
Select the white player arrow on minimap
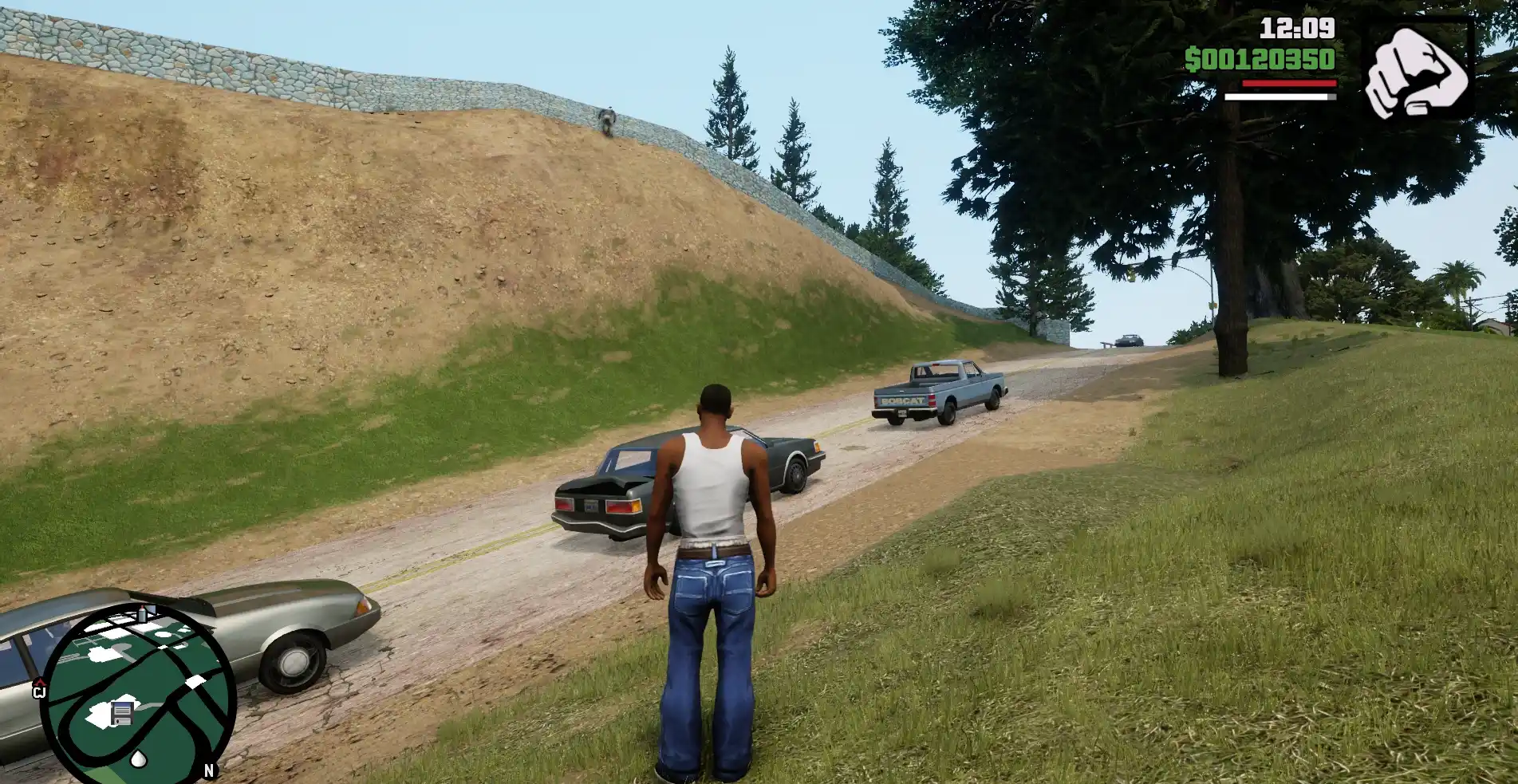tap(139, 758)
